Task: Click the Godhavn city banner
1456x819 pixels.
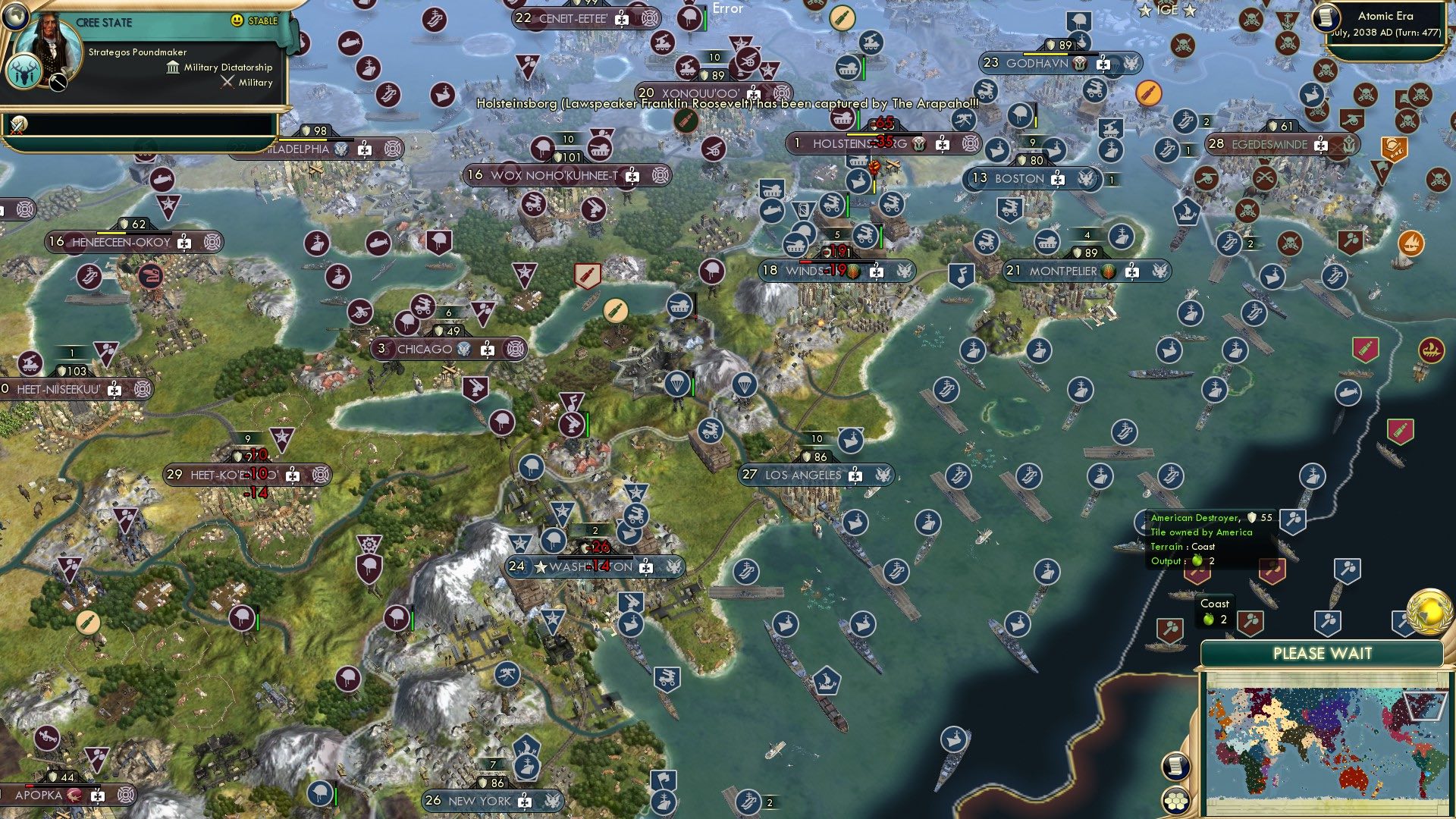Action: [1037, 64]
